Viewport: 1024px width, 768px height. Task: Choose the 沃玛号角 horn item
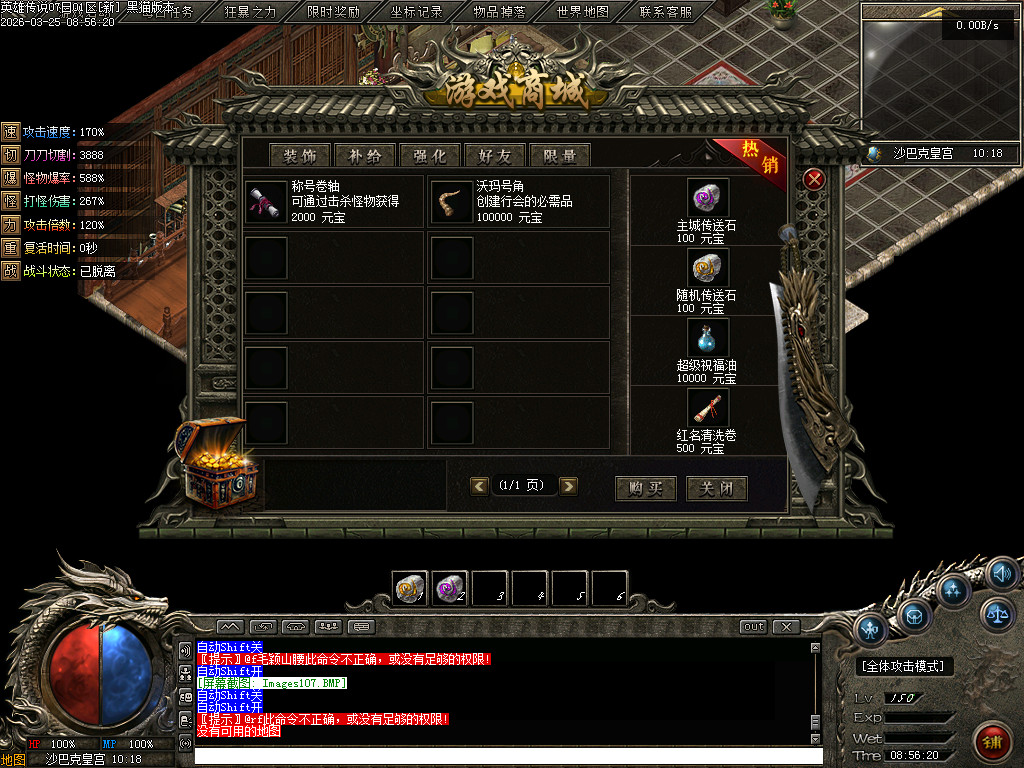coord(451,201)
